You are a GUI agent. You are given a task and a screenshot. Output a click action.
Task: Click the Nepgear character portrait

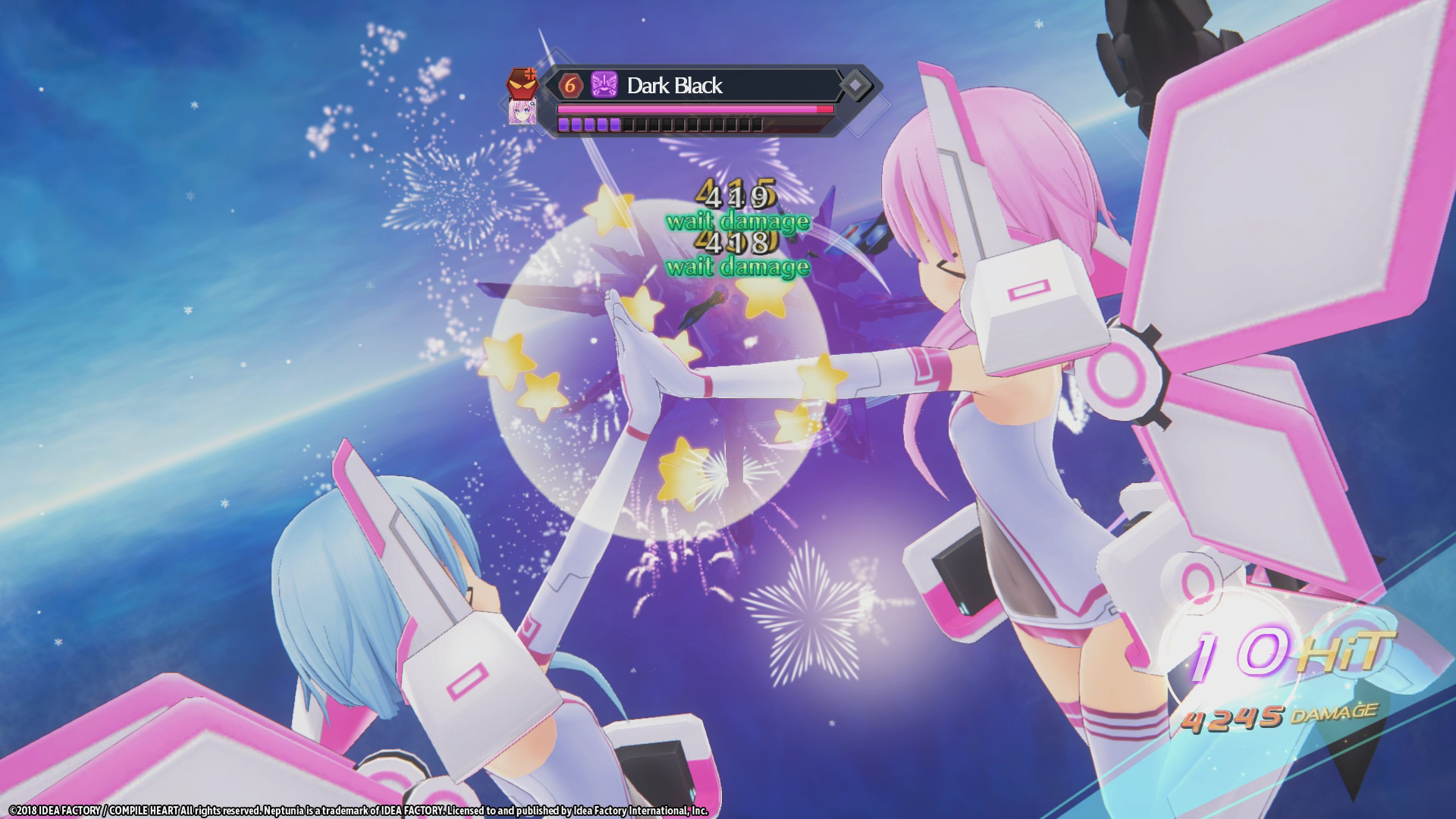tap(522, 115)
